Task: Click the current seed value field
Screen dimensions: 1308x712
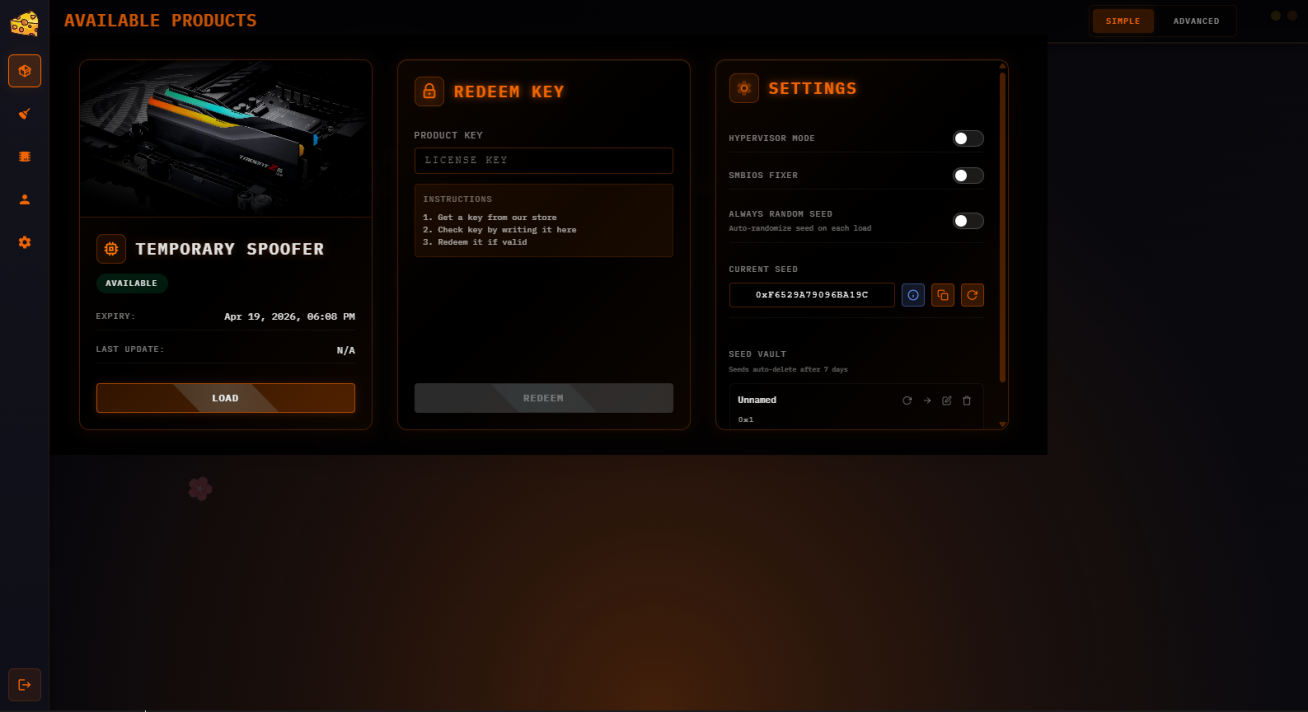Action: pyautogui.click(x=811, y=295)
